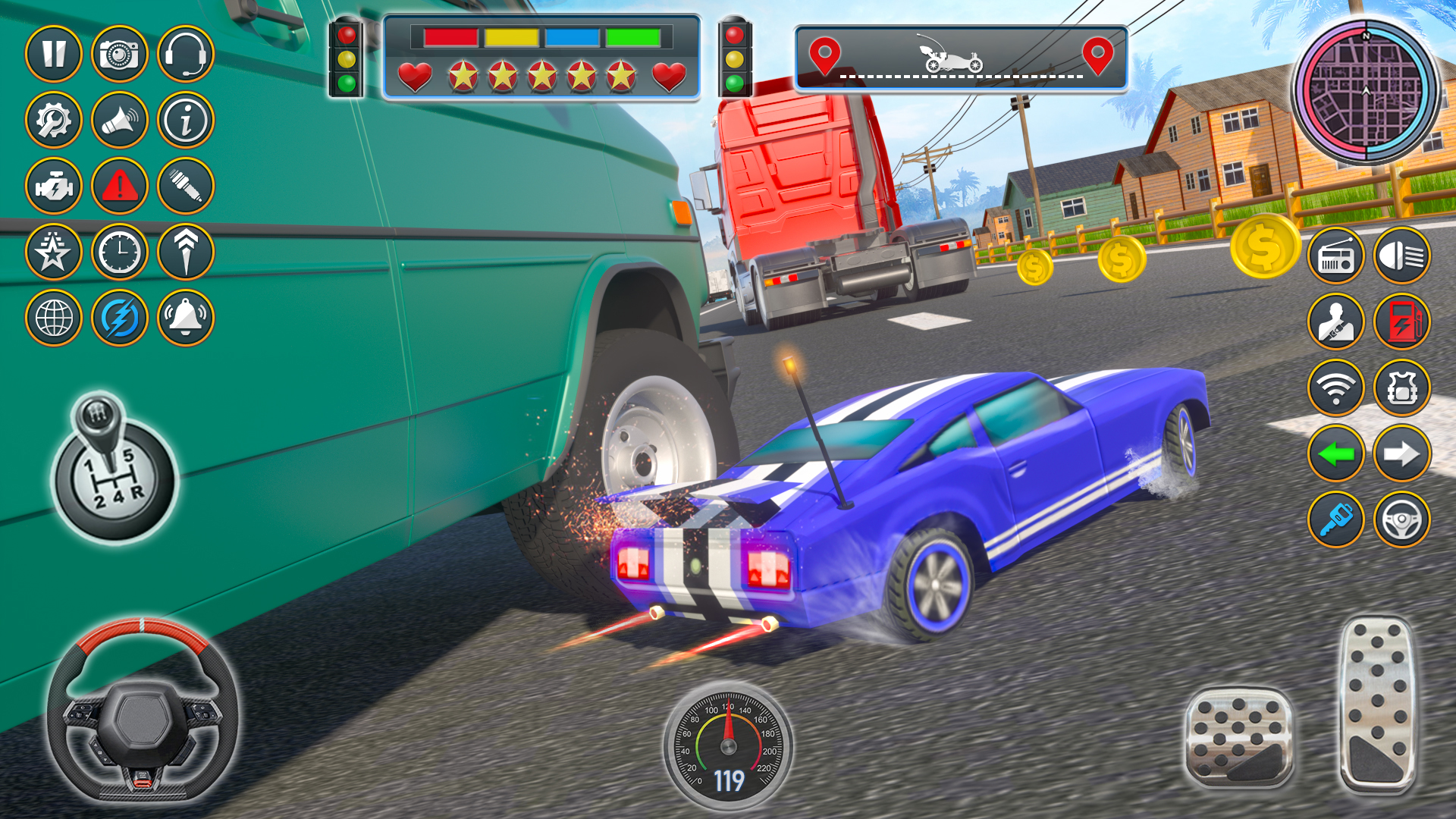View game info with the i button
This screenshot has width=1456, height=819.
point(184,121)
